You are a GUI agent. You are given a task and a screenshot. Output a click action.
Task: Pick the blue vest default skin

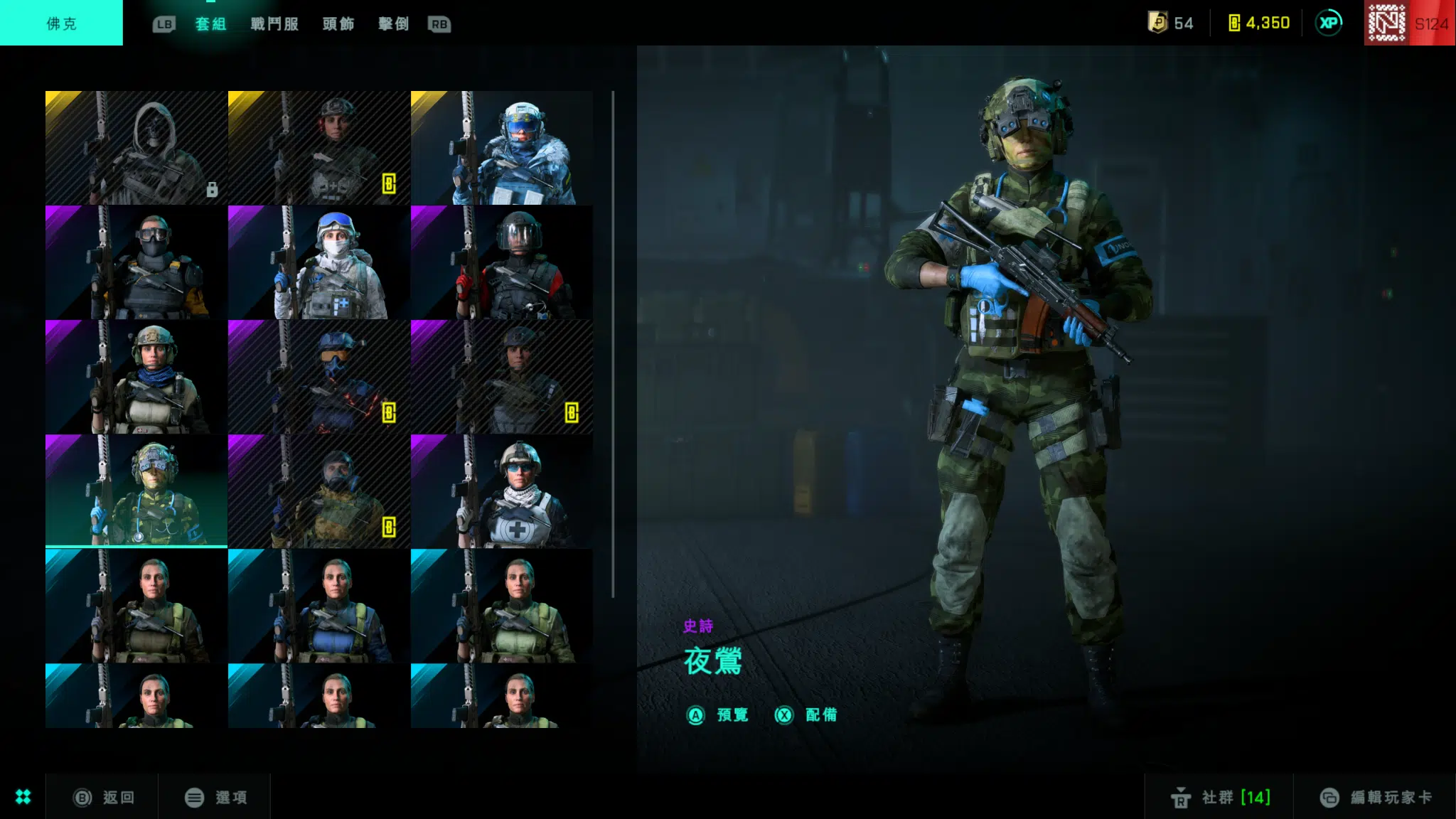318,606
